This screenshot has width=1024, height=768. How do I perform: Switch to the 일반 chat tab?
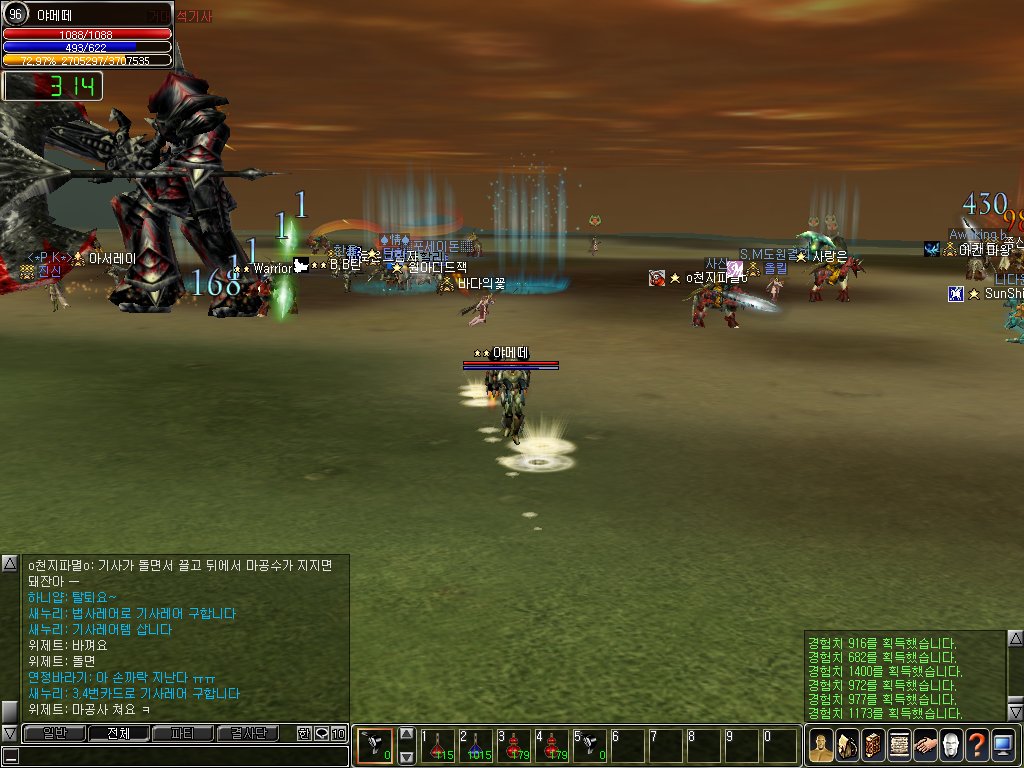tap(52, 734)
